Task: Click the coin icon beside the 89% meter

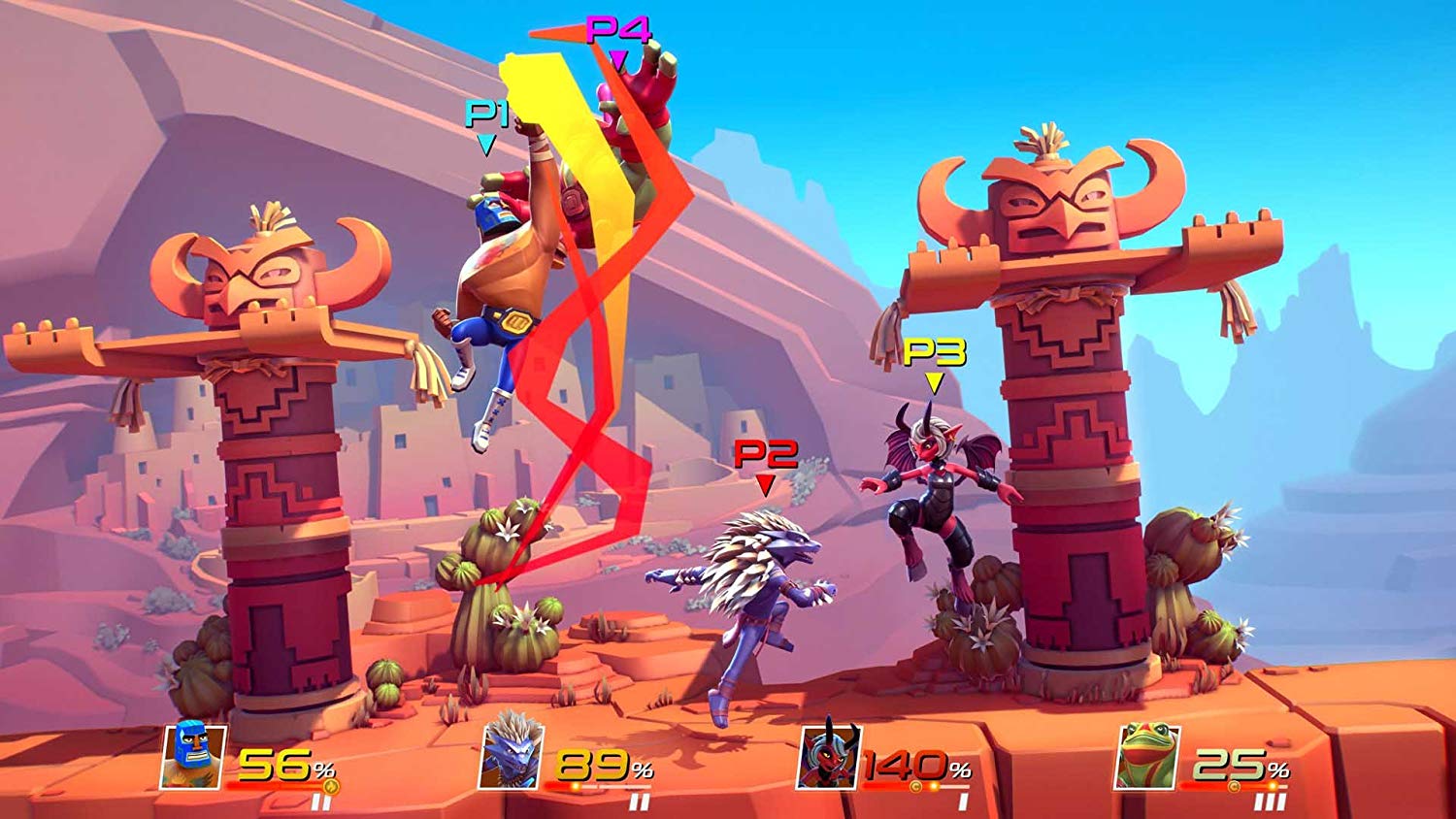Action: (x=577, y=786)
